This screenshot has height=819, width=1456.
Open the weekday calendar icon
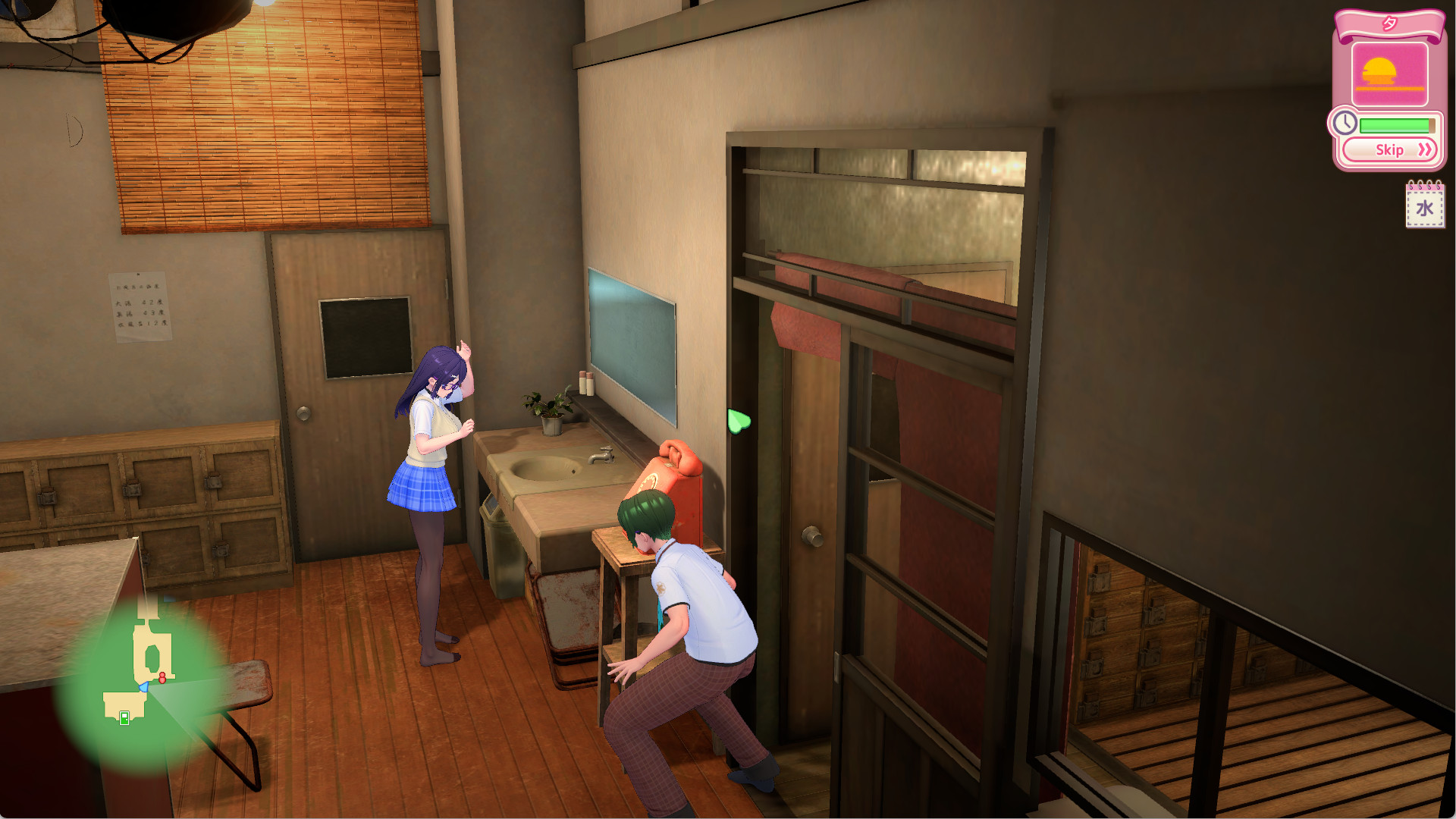[x=1425, y=206]
